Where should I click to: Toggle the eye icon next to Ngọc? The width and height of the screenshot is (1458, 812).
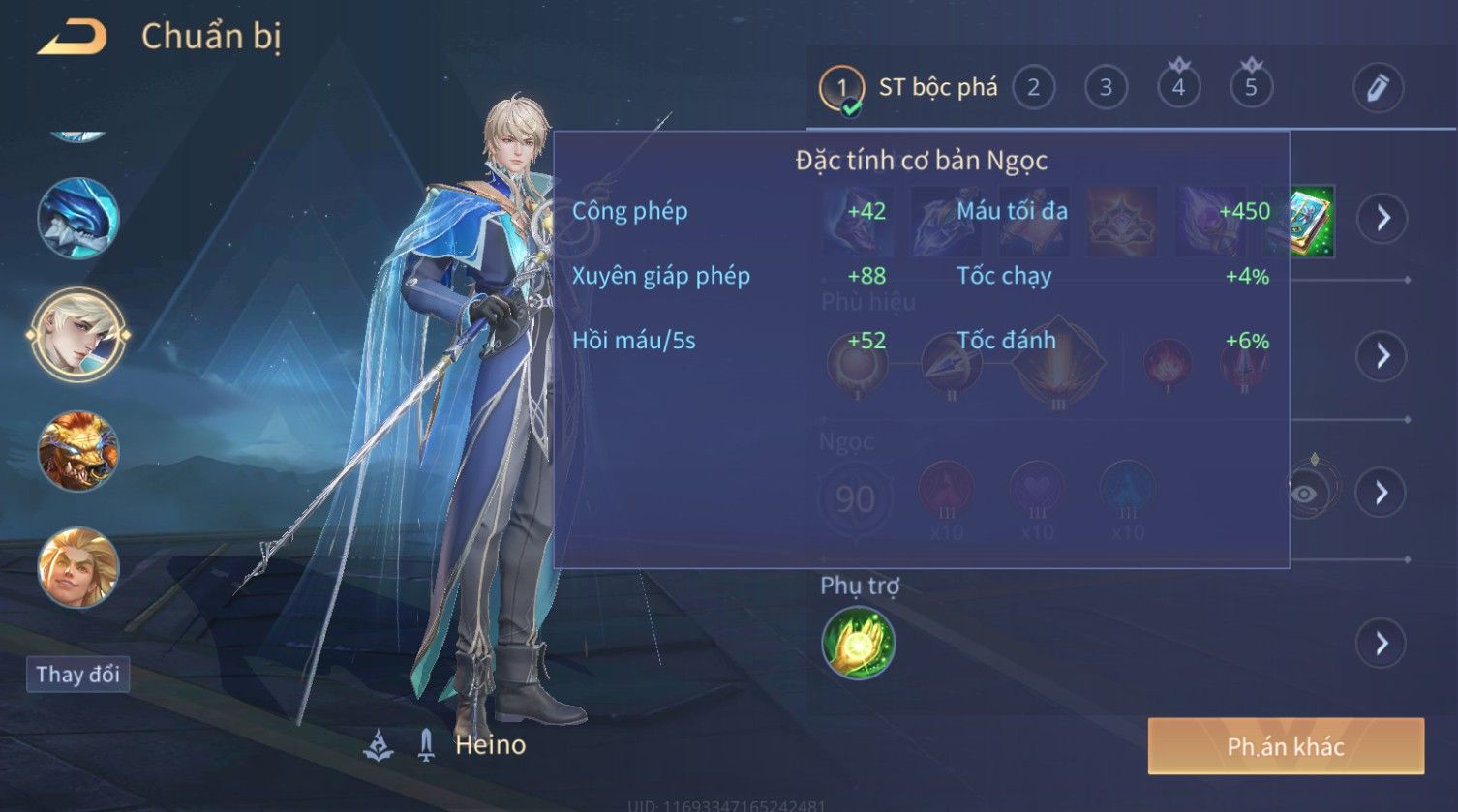(1304, 494)
